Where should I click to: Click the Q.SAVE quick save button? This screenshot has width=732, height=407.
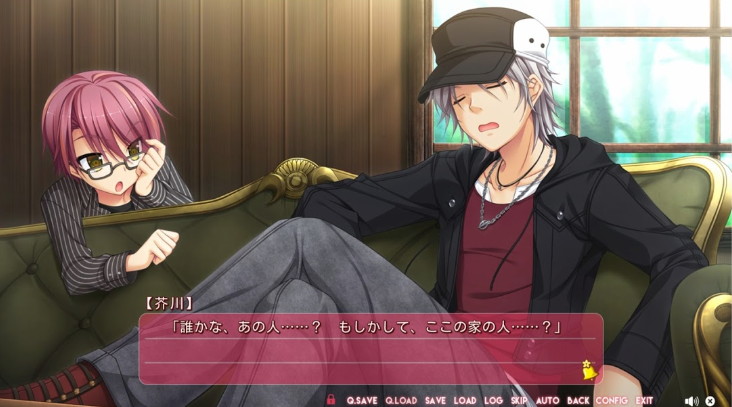click(362, 401)
